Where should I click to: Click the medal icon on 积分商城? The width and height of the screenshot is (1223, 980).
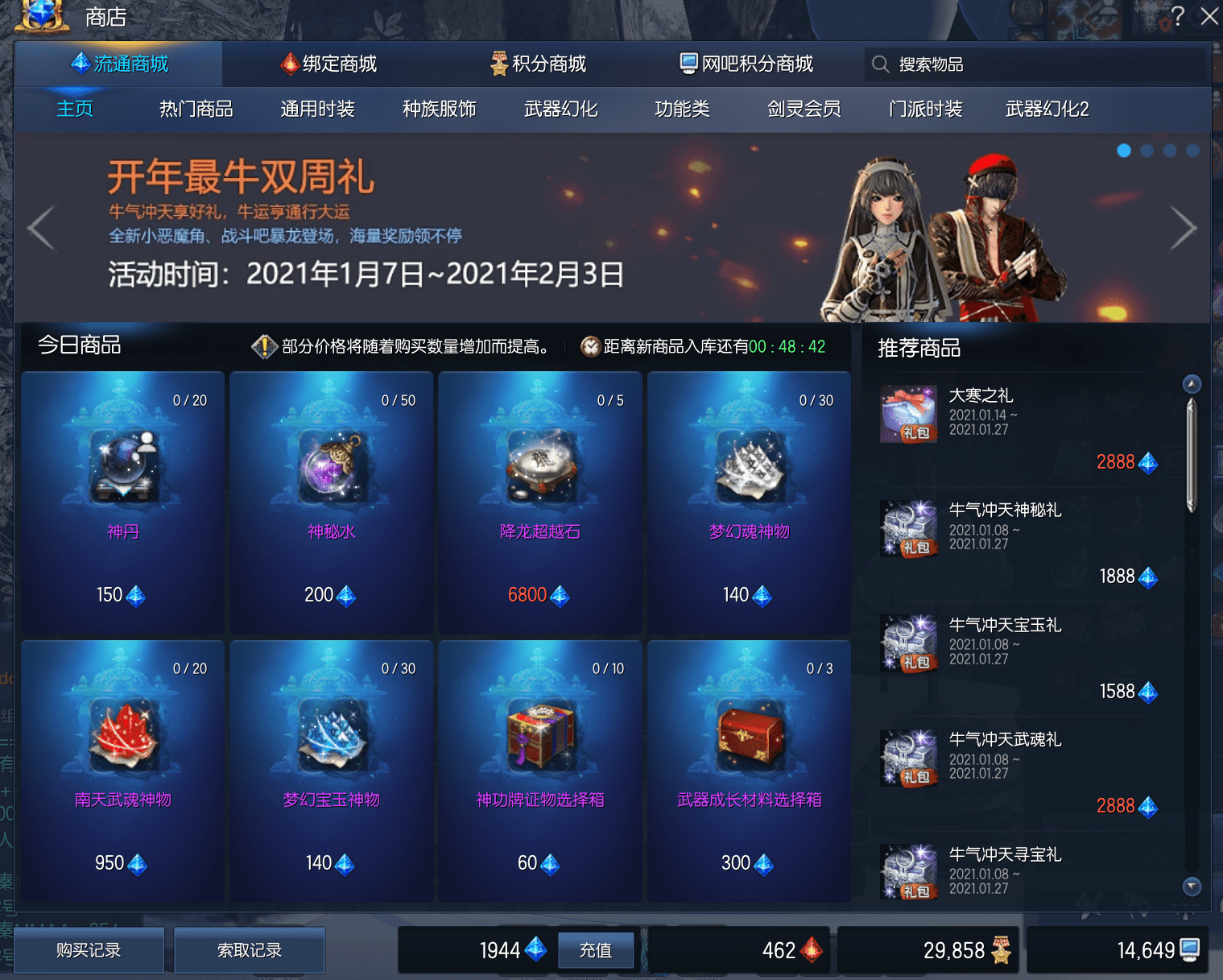point(498,64)
